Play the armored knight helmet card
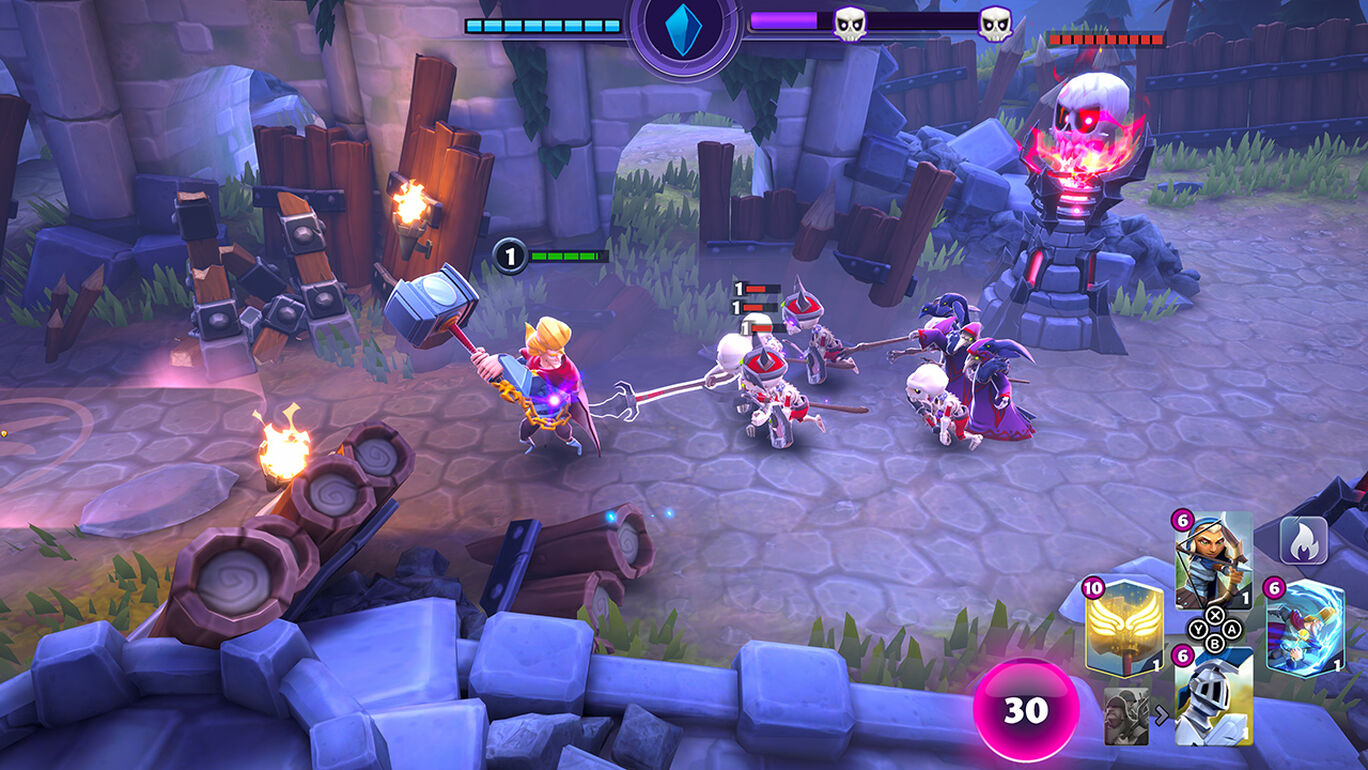This screenshot has height=770, width=1368. pos(1213,696)
